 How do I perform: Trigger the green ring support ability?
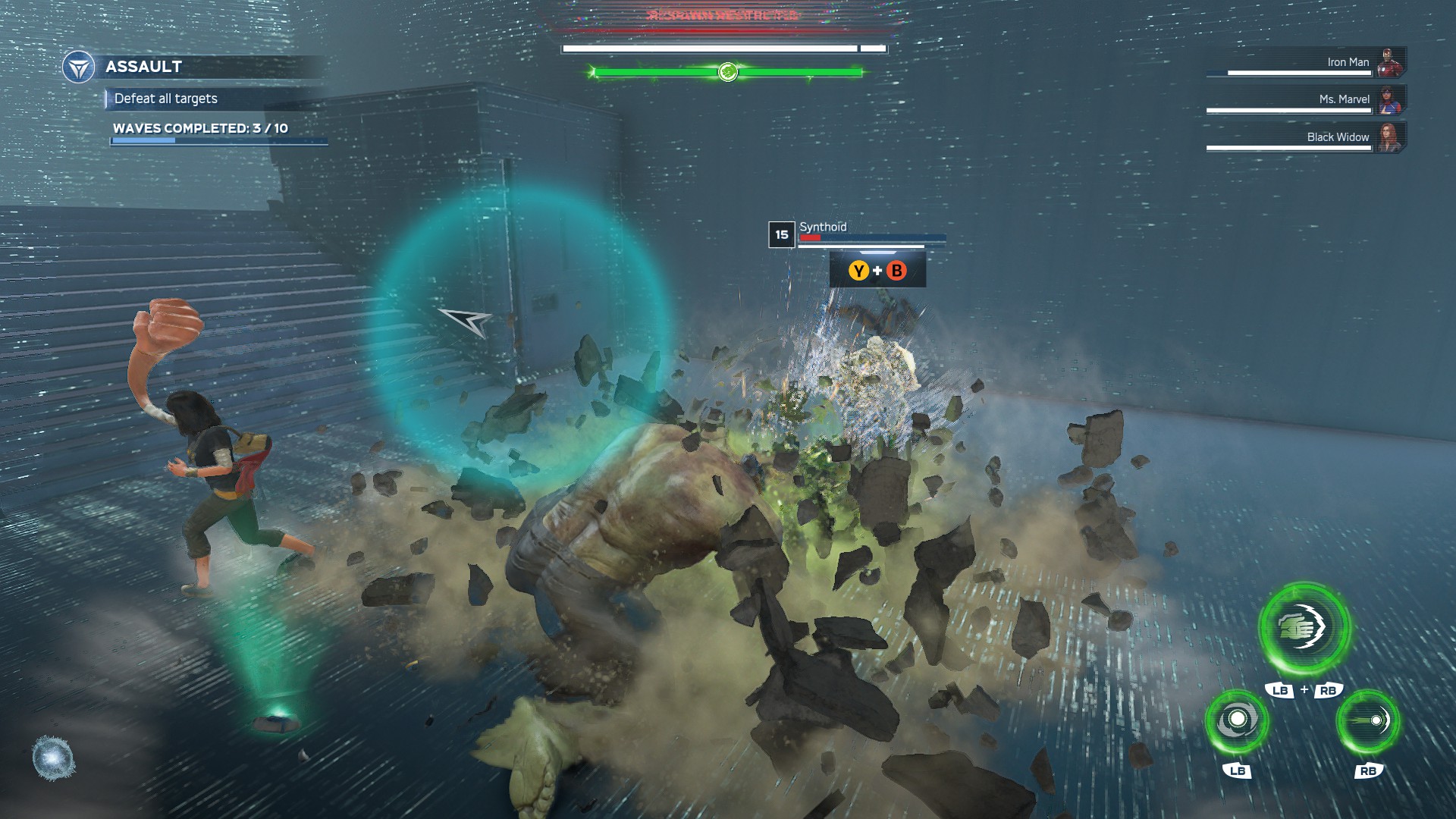tap(1237, 720)
